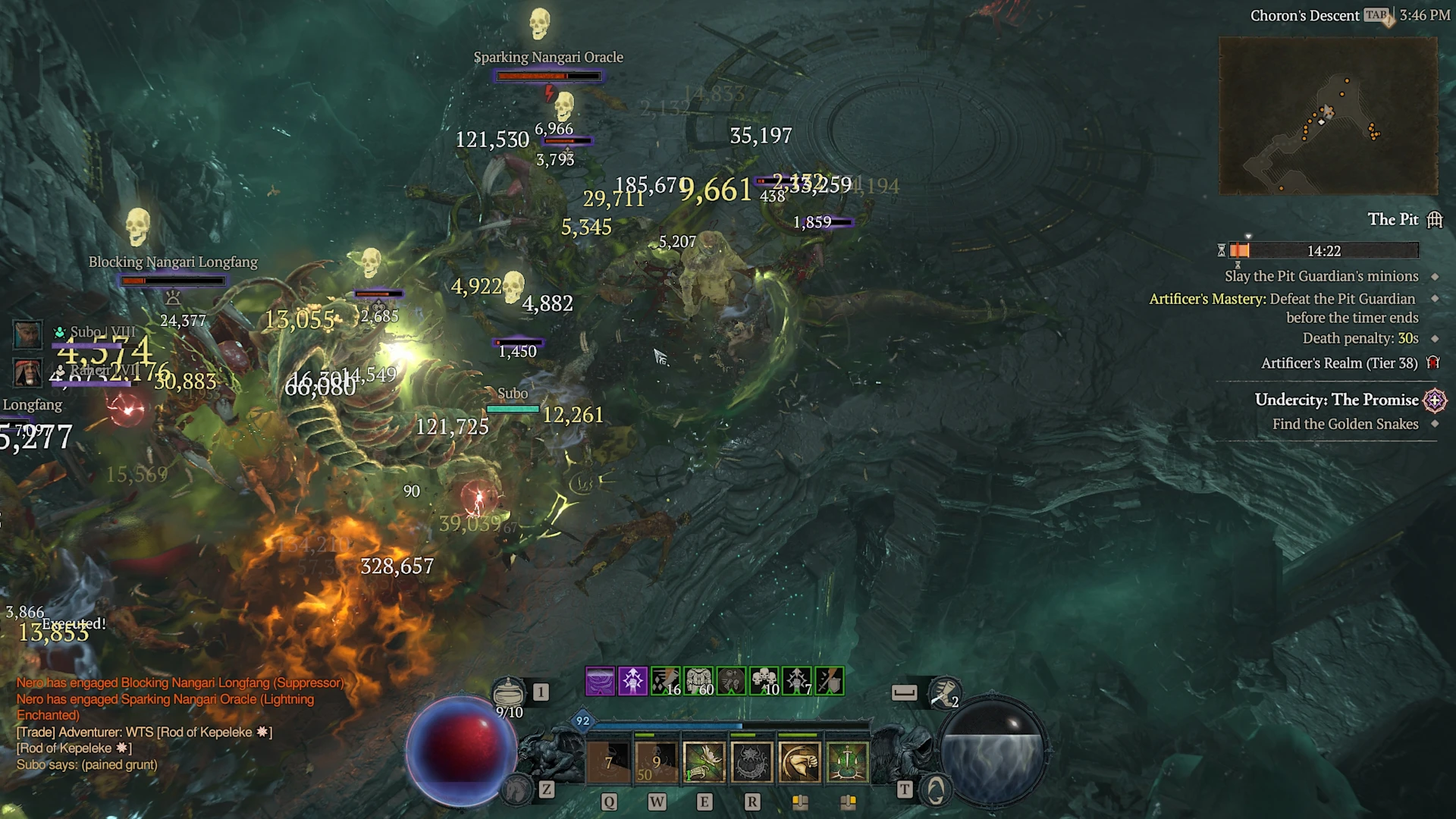Open the dungeon minimap
1456x819 pixels.
pyautogui.click(x=1328, y=115)
